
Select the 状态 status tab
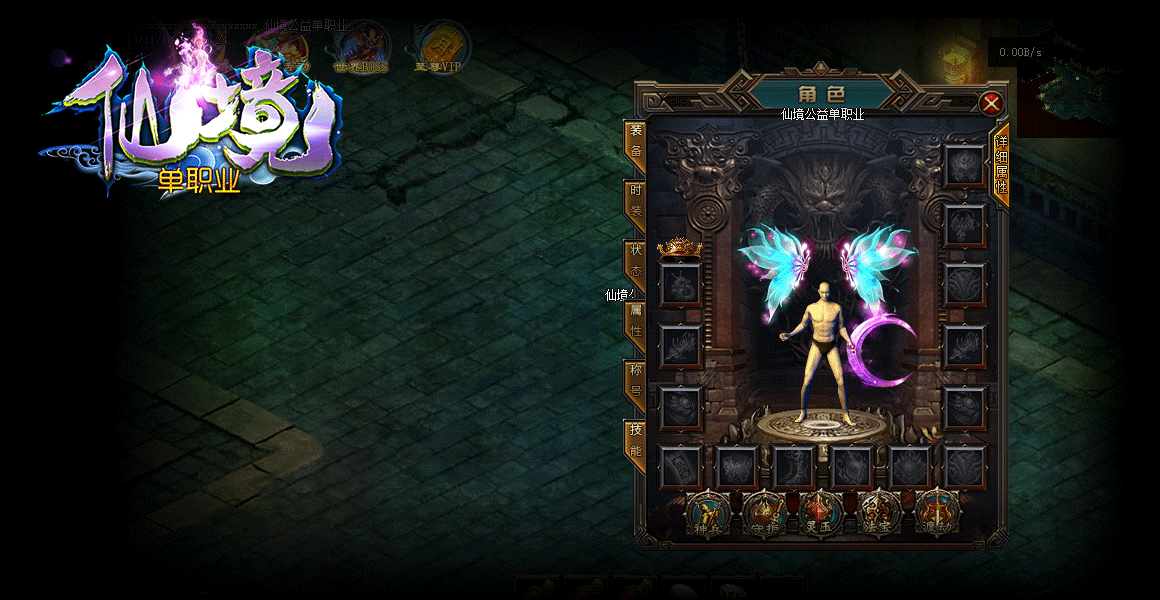pyautogui.click(x=635, y=262)
